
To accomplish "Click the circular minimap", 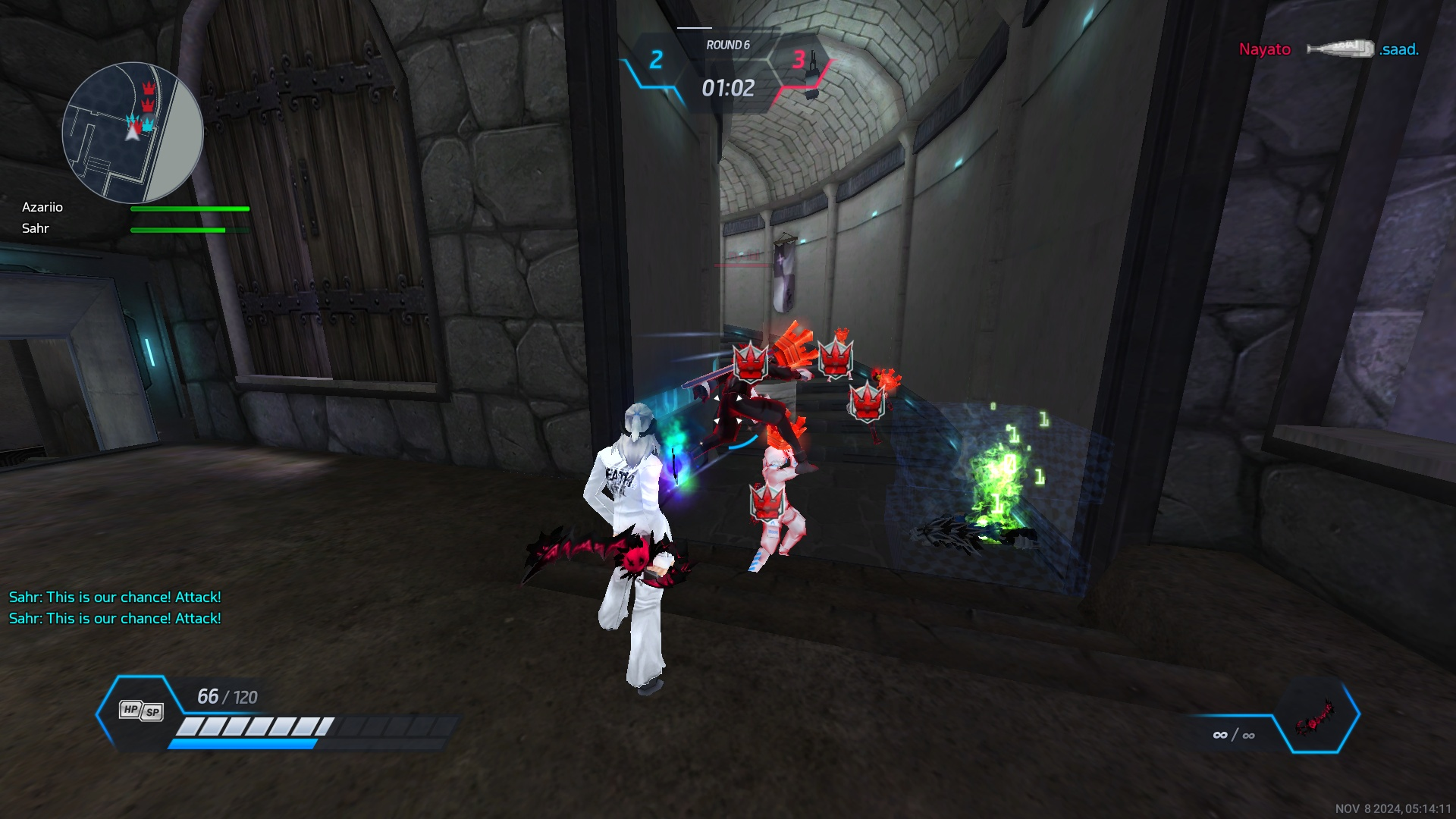I will (x=133, y=133).
